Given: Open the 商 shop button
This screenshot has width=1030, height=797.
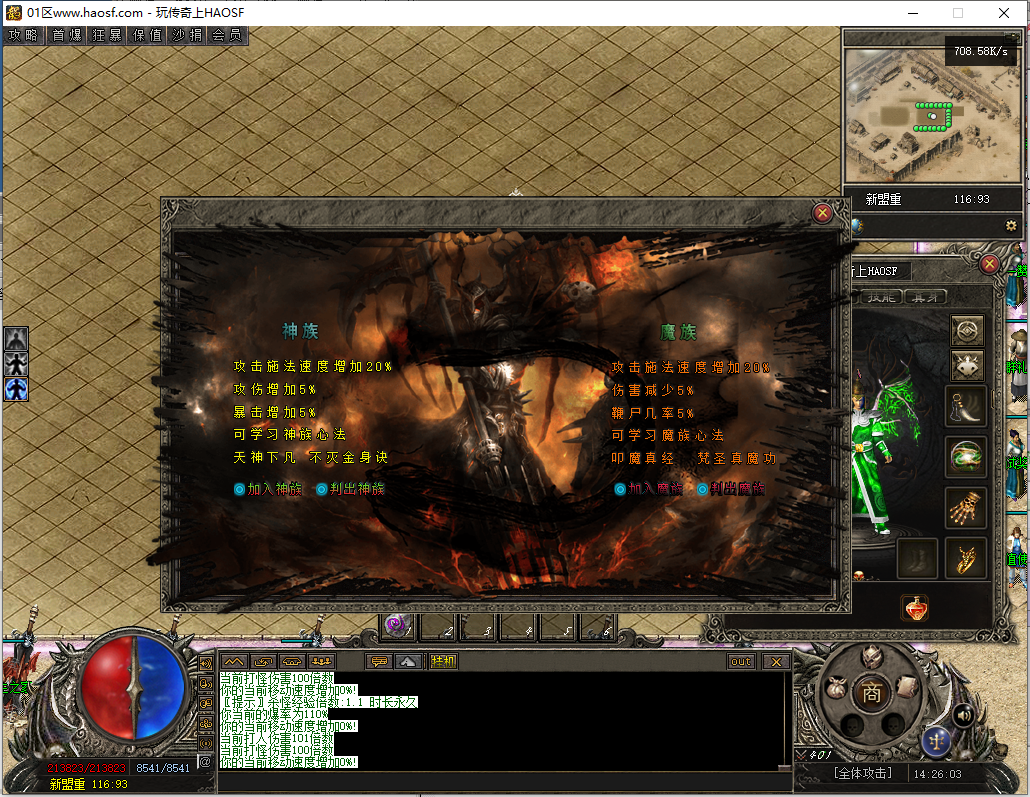Looking at the screenshot, I should (x=872, y=692).
